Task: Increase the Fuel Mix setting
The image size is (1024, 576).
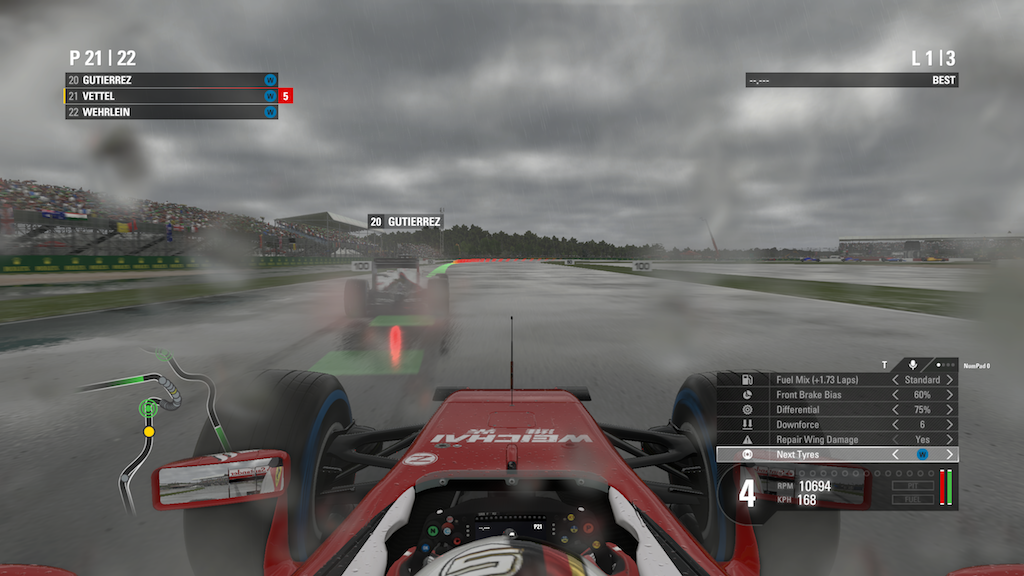Action: 949,380
